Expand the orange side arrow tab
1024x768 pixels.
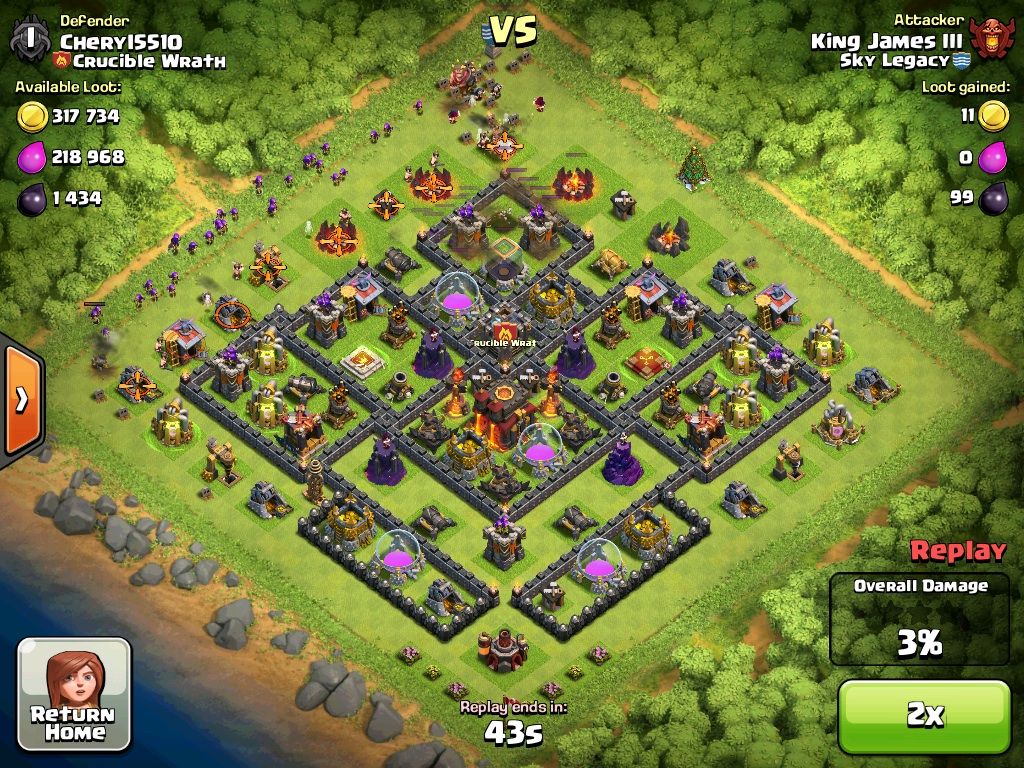click(21, 400)
